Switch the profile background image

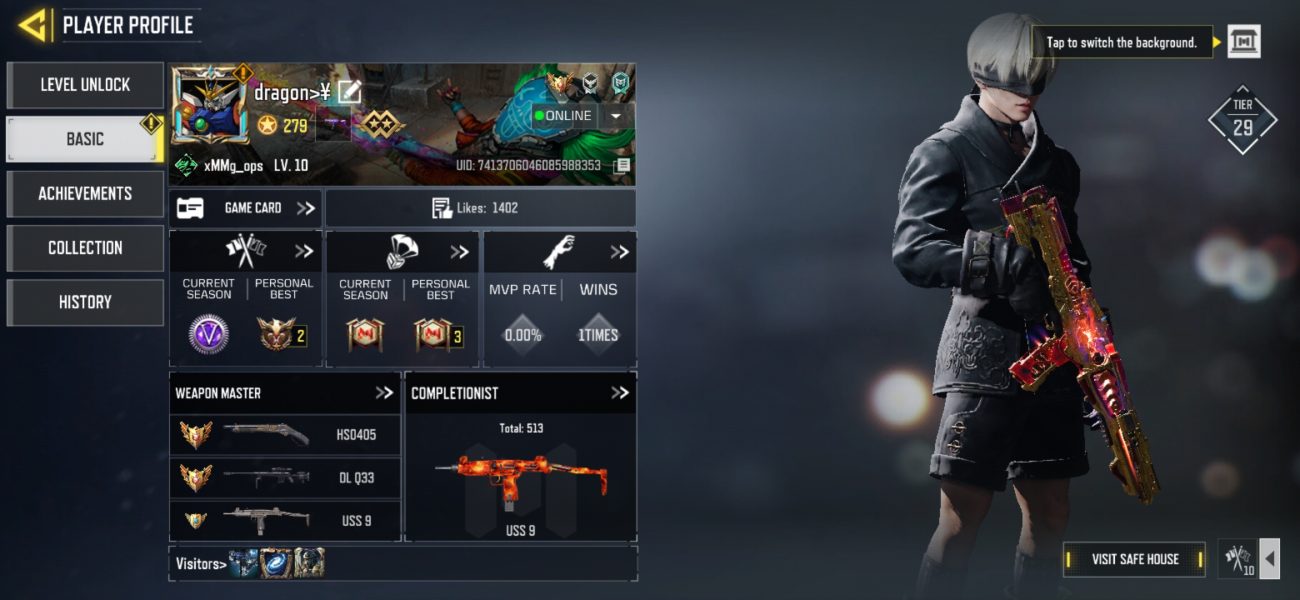tap(1243, 42)
